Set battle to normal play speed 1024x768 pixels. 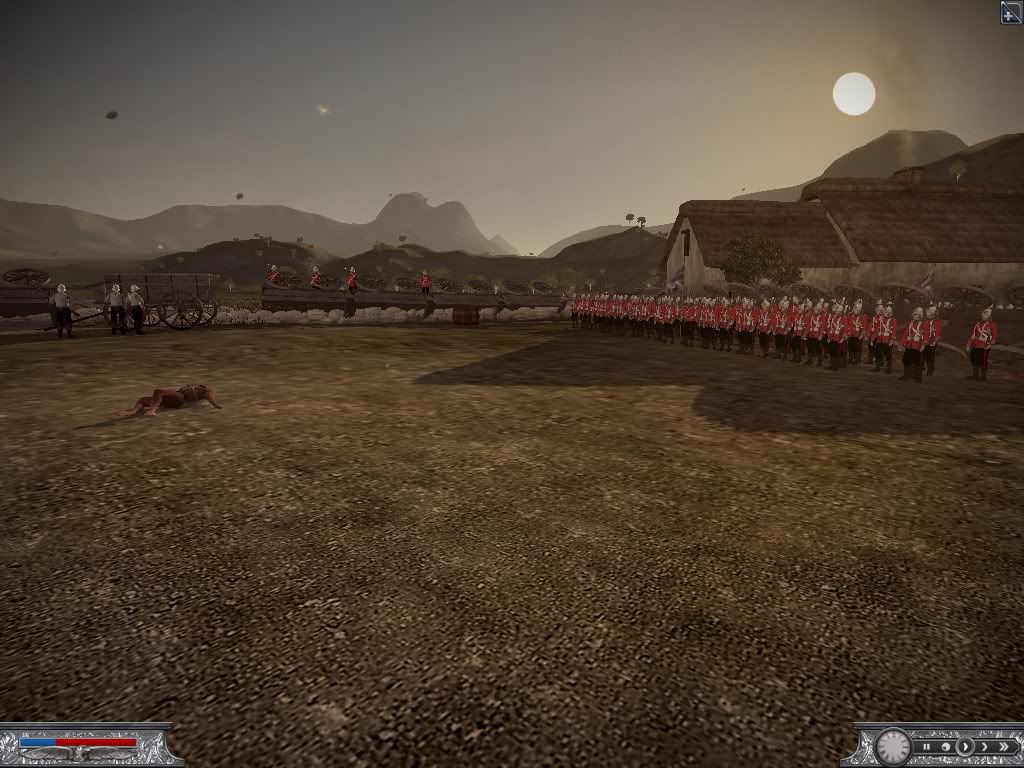(964, 746)
